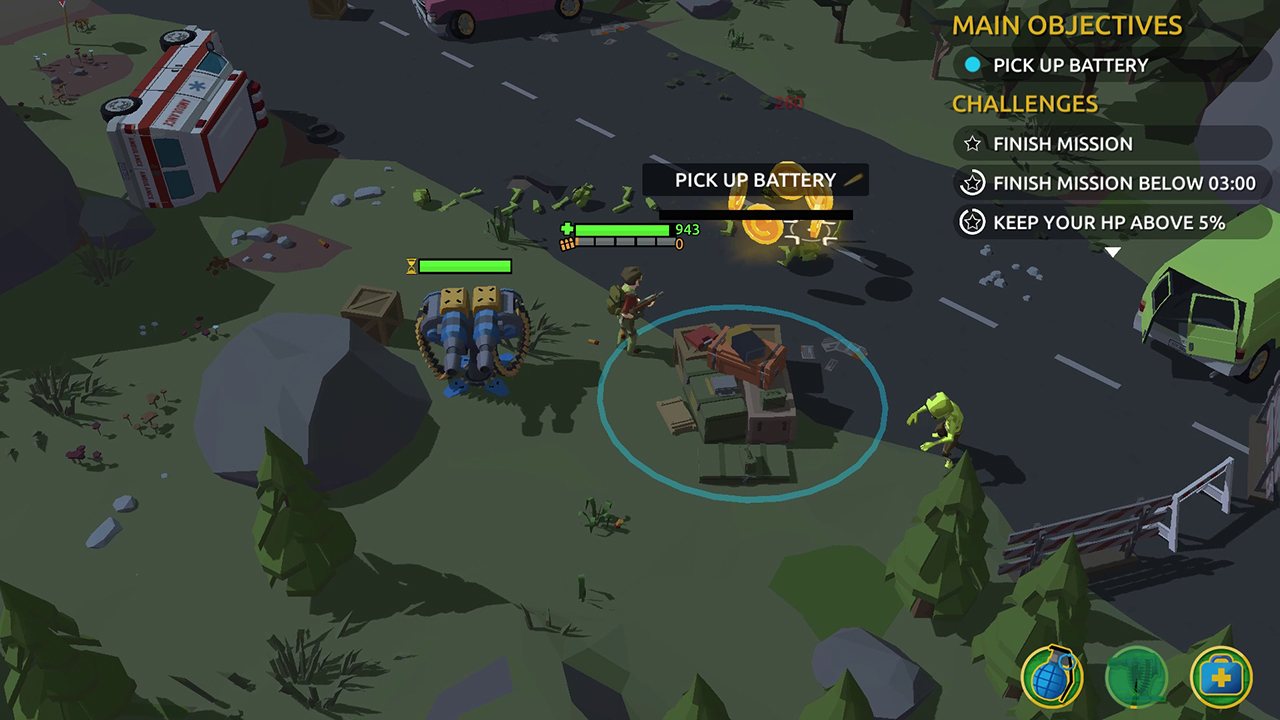This screenshot has width=1280, height=720.
Task: Click the supply crate inside the blue circle
Action: pyautogui.click(x=740, y=400)
